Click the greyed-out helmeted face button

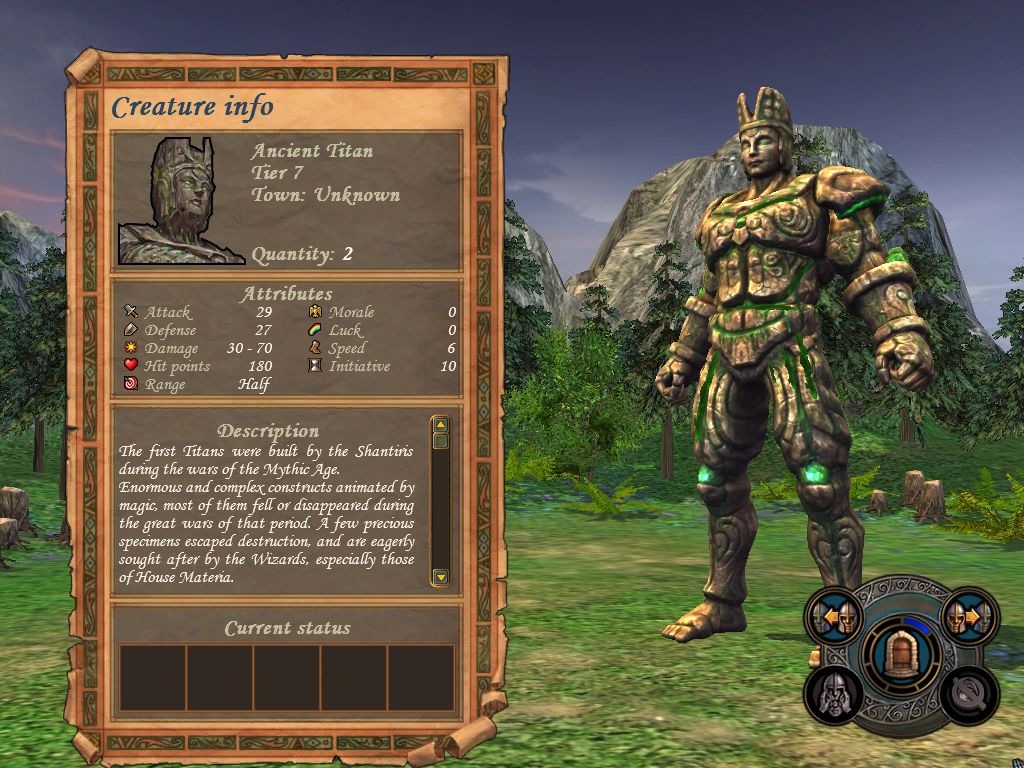pyautogui.click(x=835, y=693)
